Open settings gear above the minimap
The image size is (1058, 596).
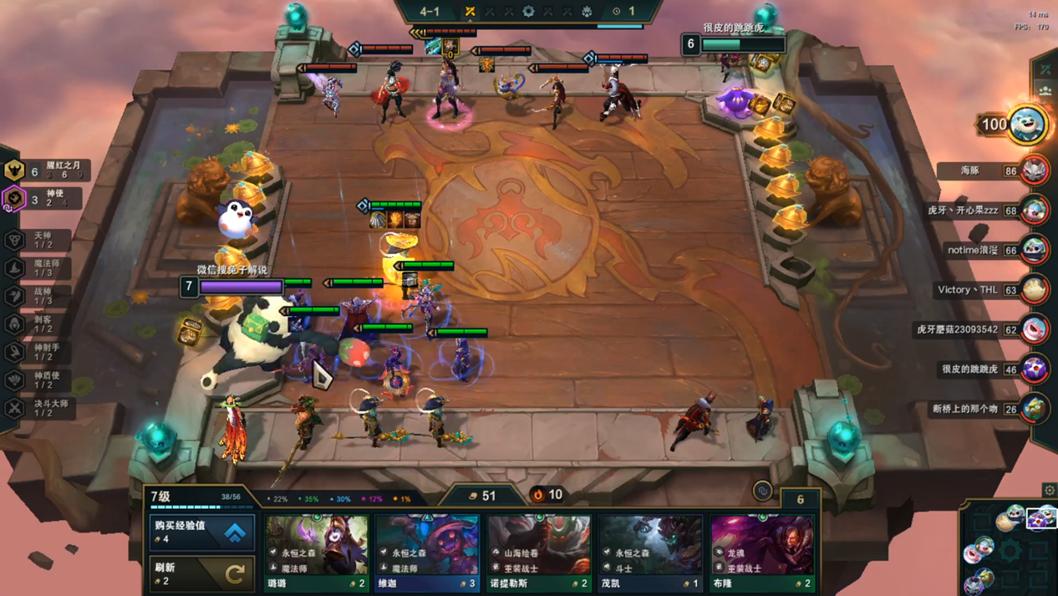[x=1049, y=490]
